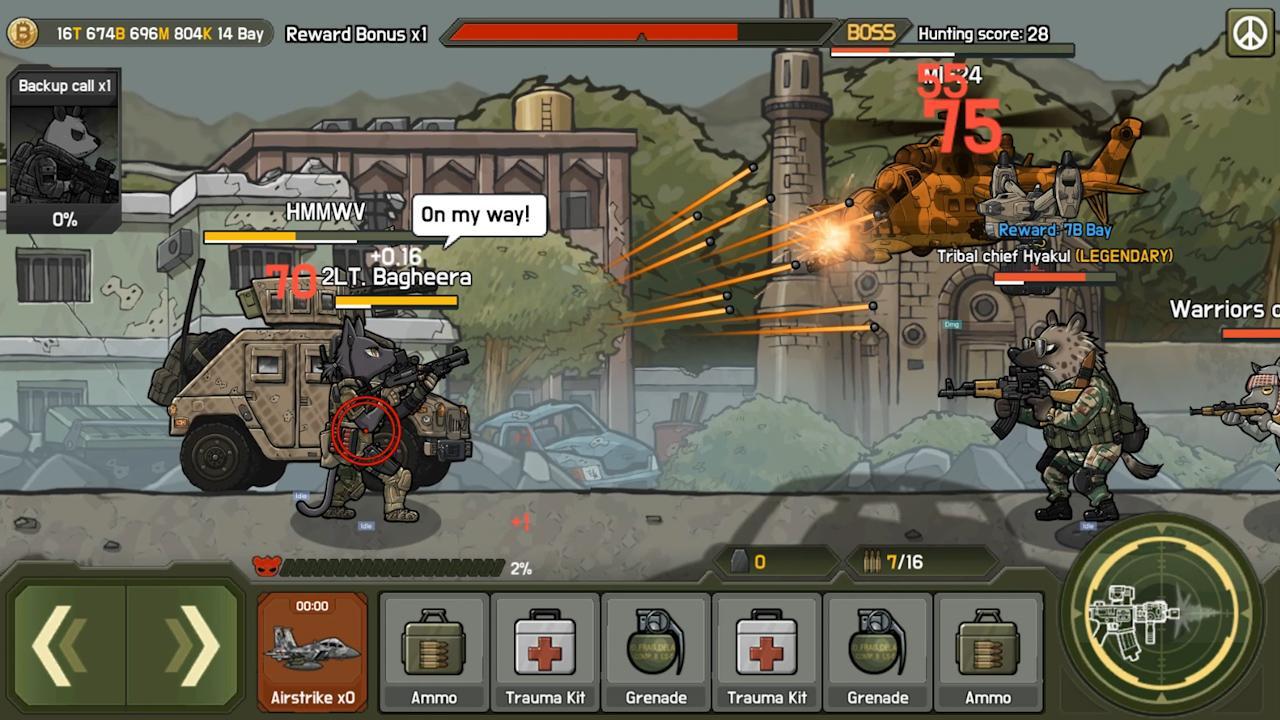The image size is (1280, 720).
Task: Click the Reward Bonus x1 label
Action: (358, 34)
